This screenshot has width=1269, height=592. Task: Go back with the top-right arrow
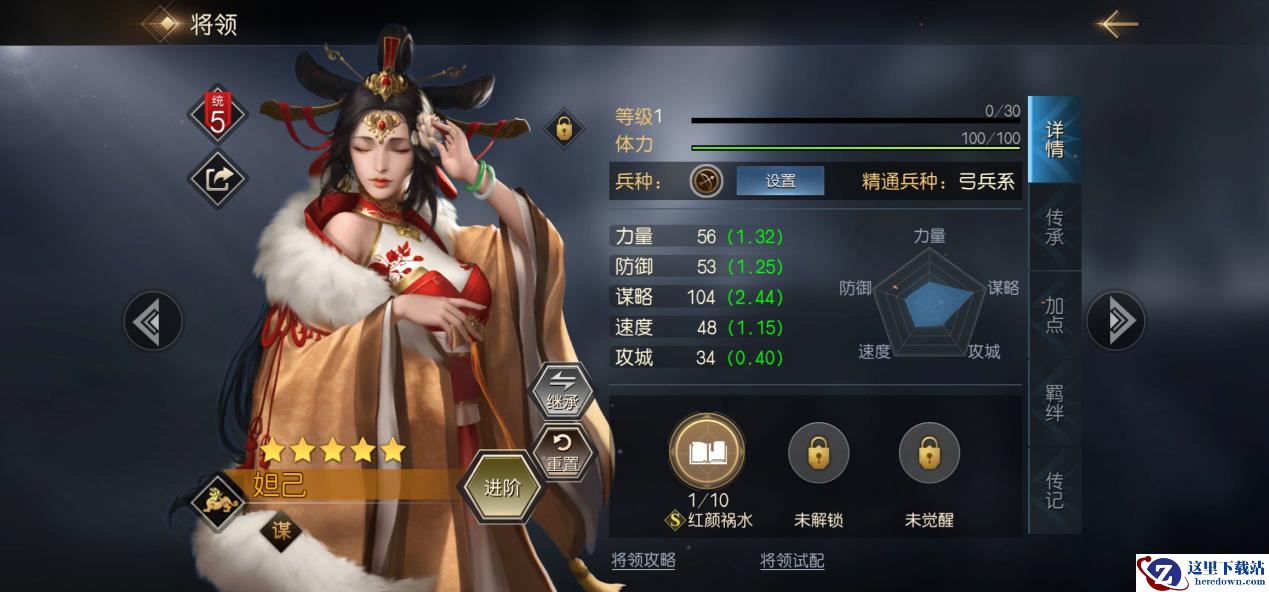(1116, 23)
